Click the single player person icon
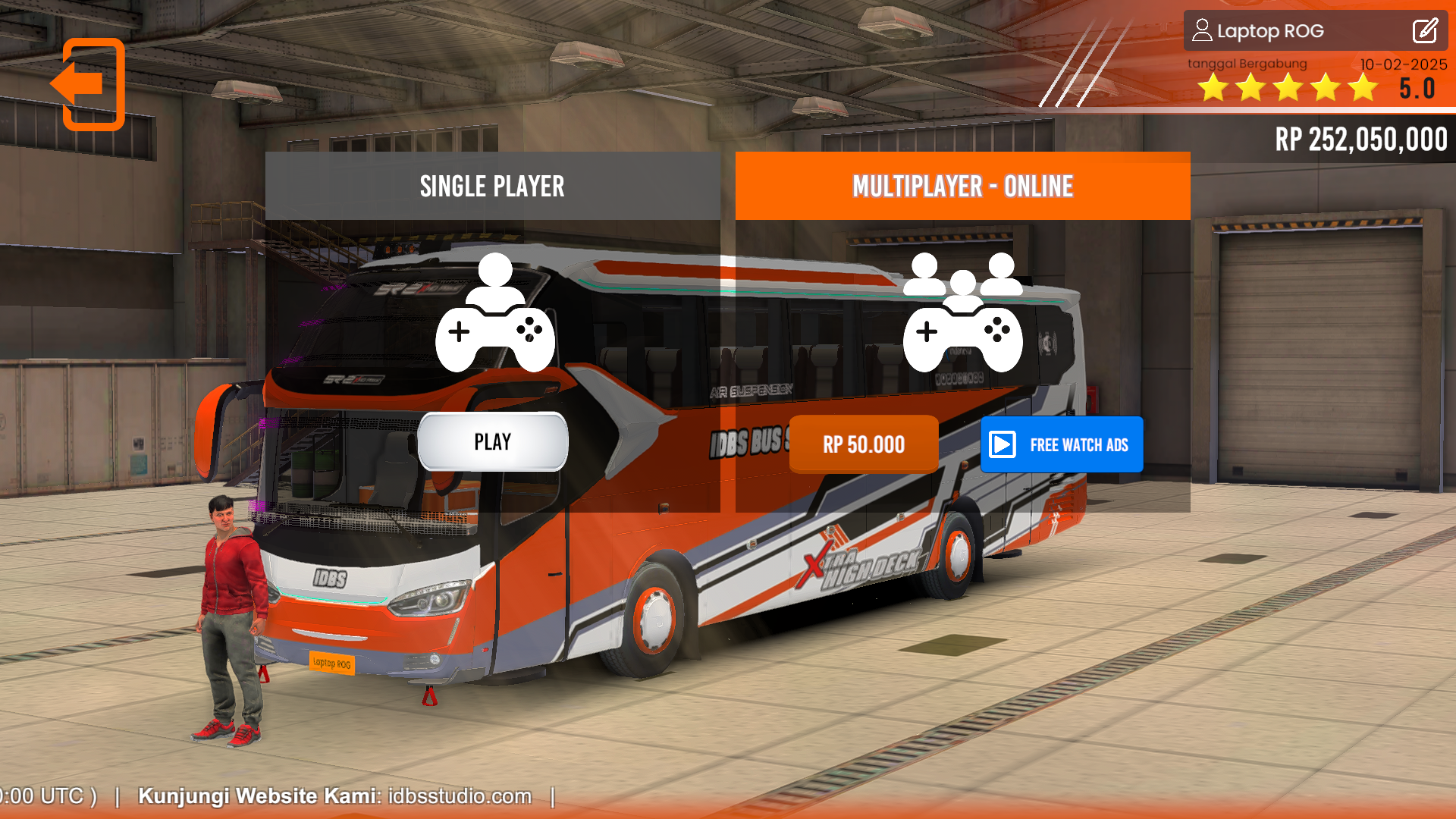This screenshot has width=1456, height=819. click(495, 281)
